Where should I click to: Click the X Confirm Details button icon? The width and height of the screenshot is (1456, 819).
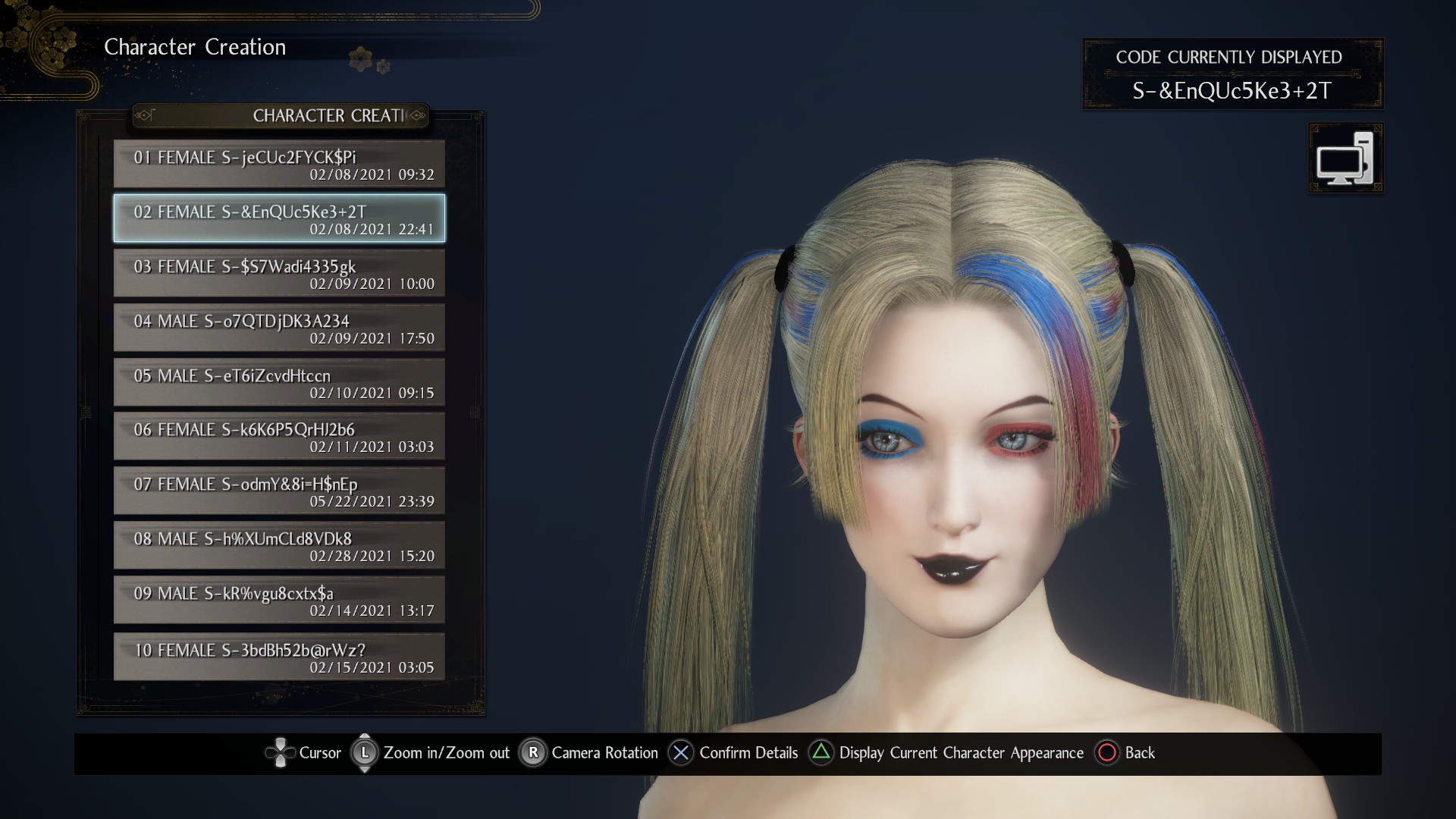pos(680,753)
